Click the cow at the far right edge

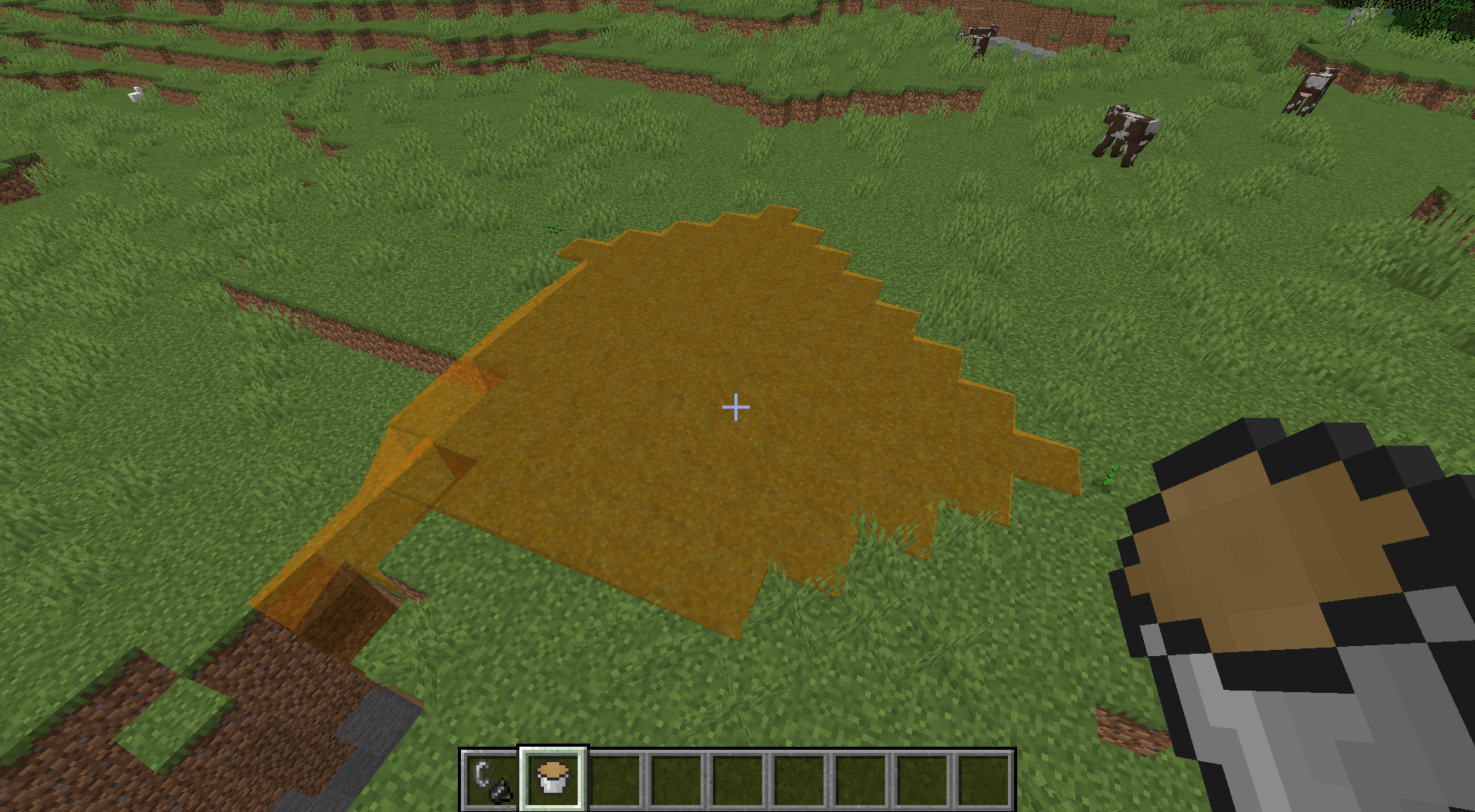[x=1312, y=88]
